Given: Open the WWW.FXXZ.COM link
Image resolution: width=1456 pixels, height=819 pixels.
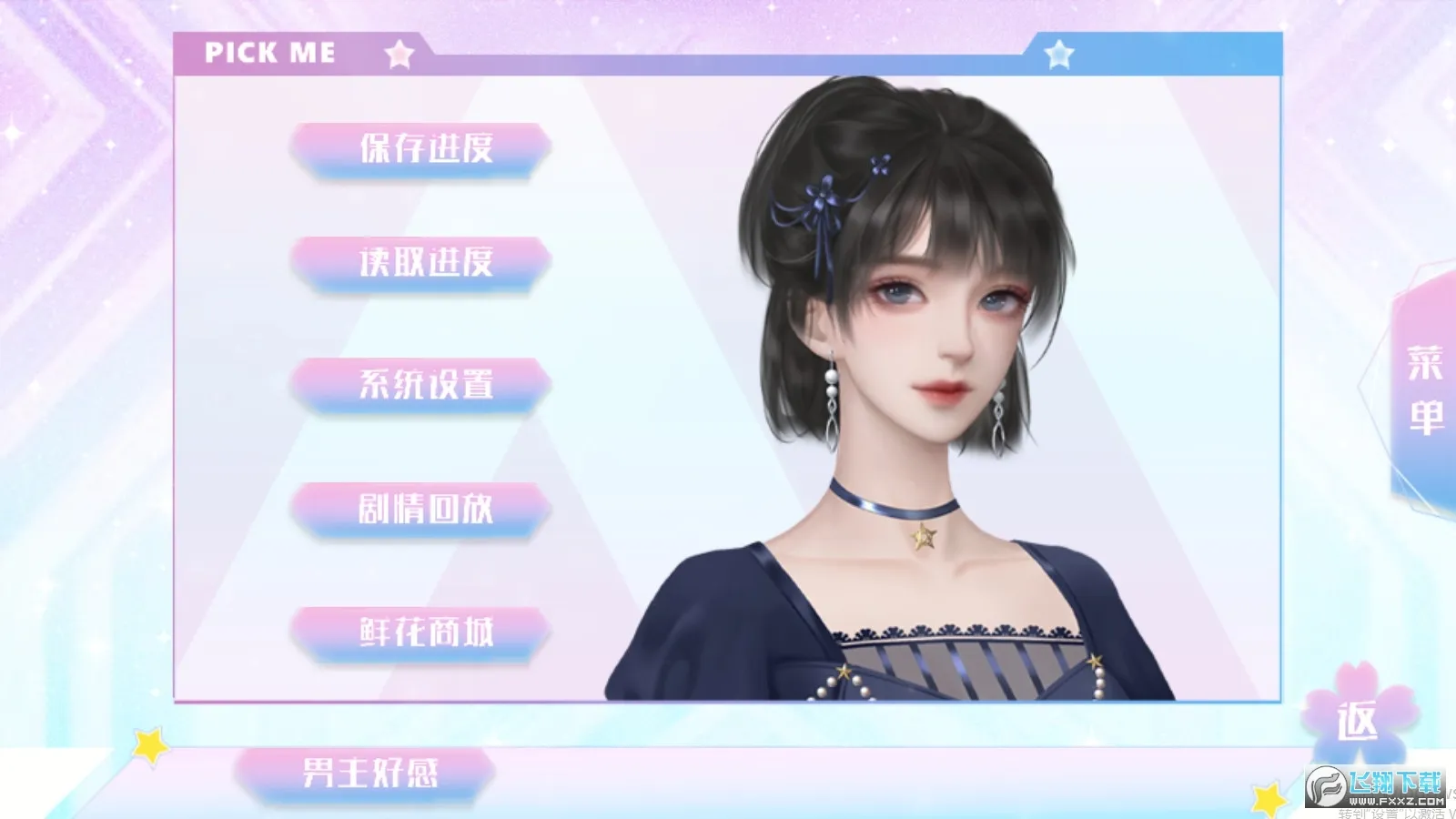Looking at the screenshot, I should [x=1395, y=801].
